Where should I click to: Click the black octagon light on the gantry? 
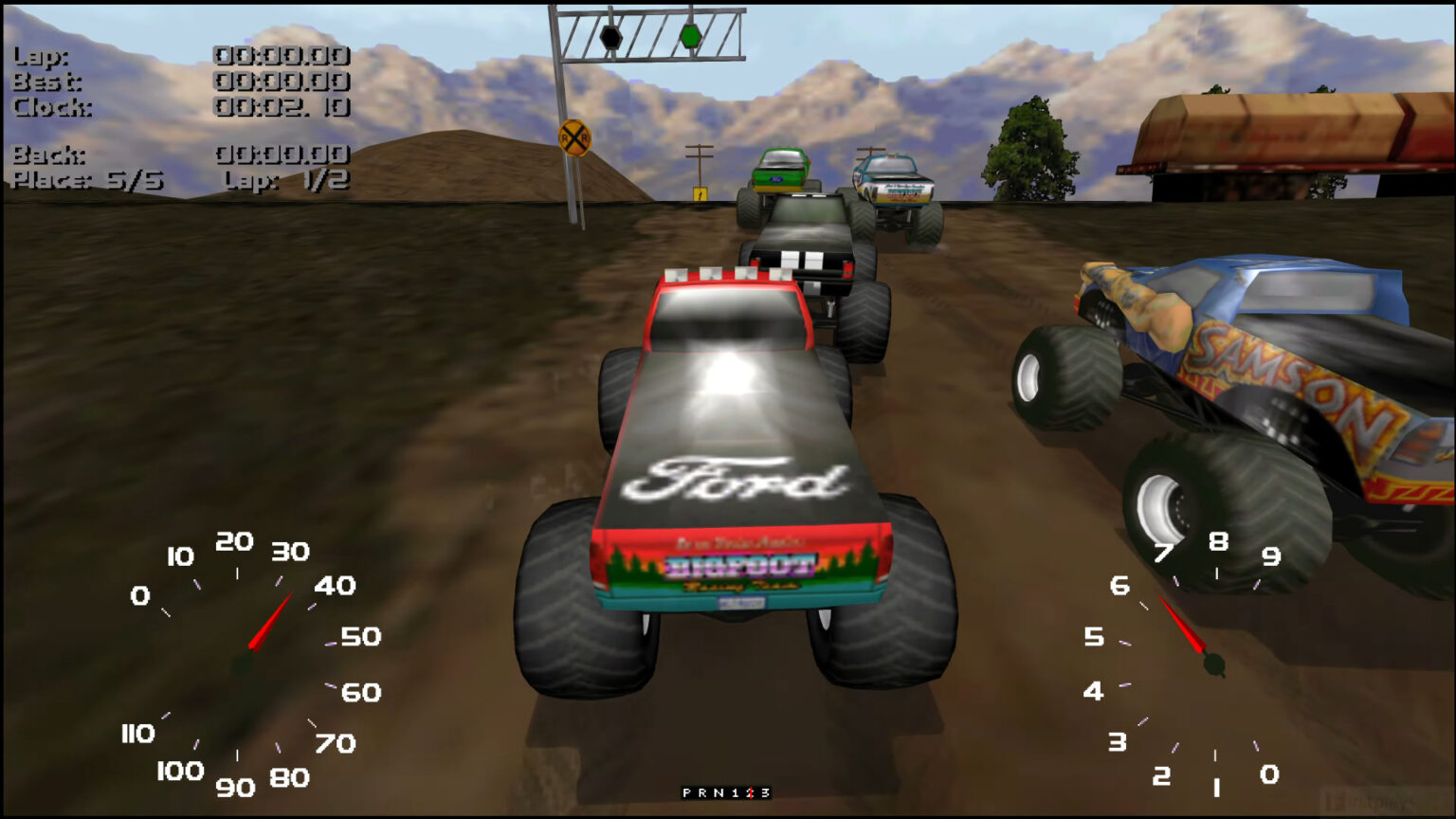coord(611,36)
